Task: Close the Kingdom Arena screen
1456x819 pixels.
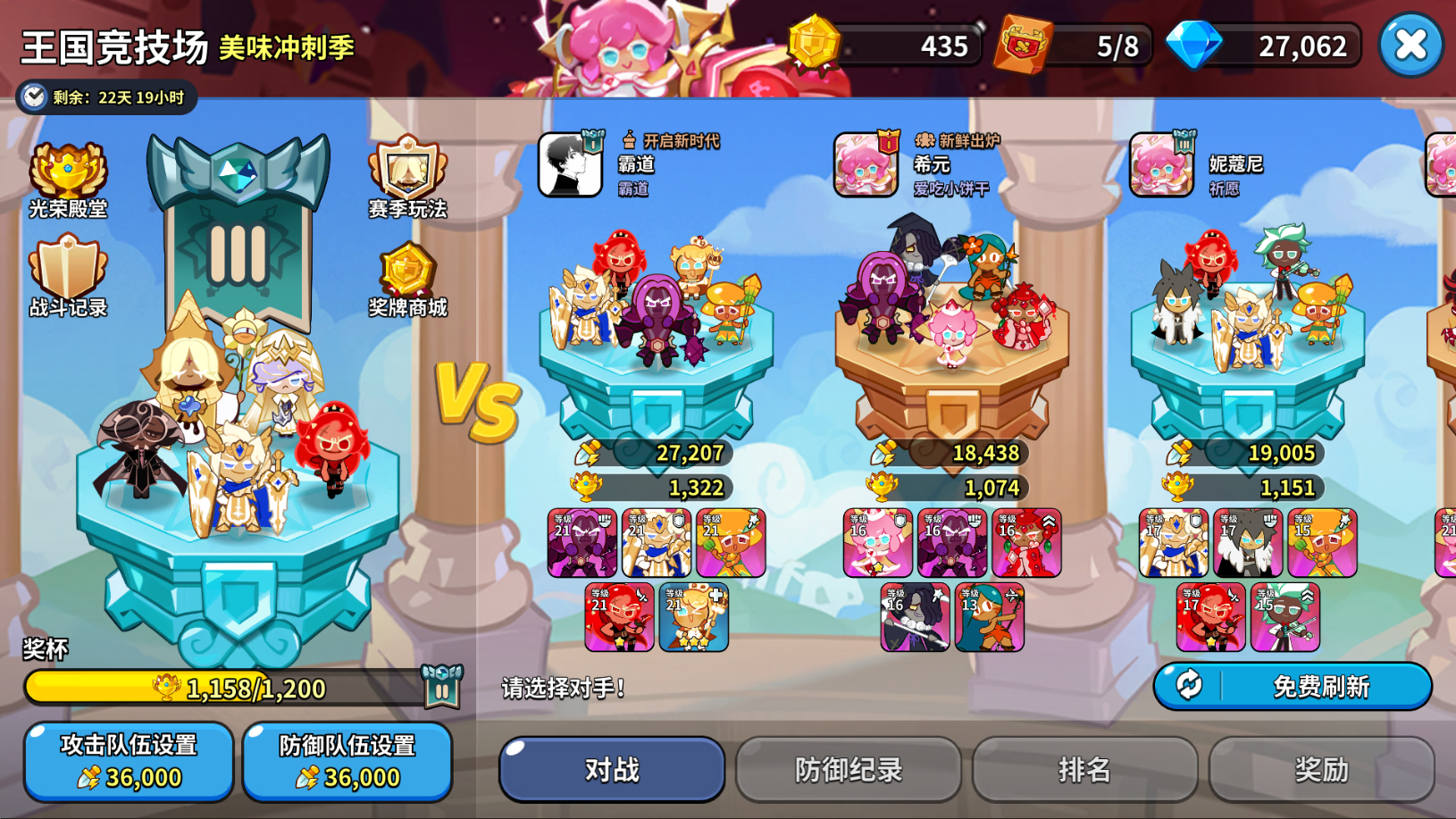Action: 1410,45
